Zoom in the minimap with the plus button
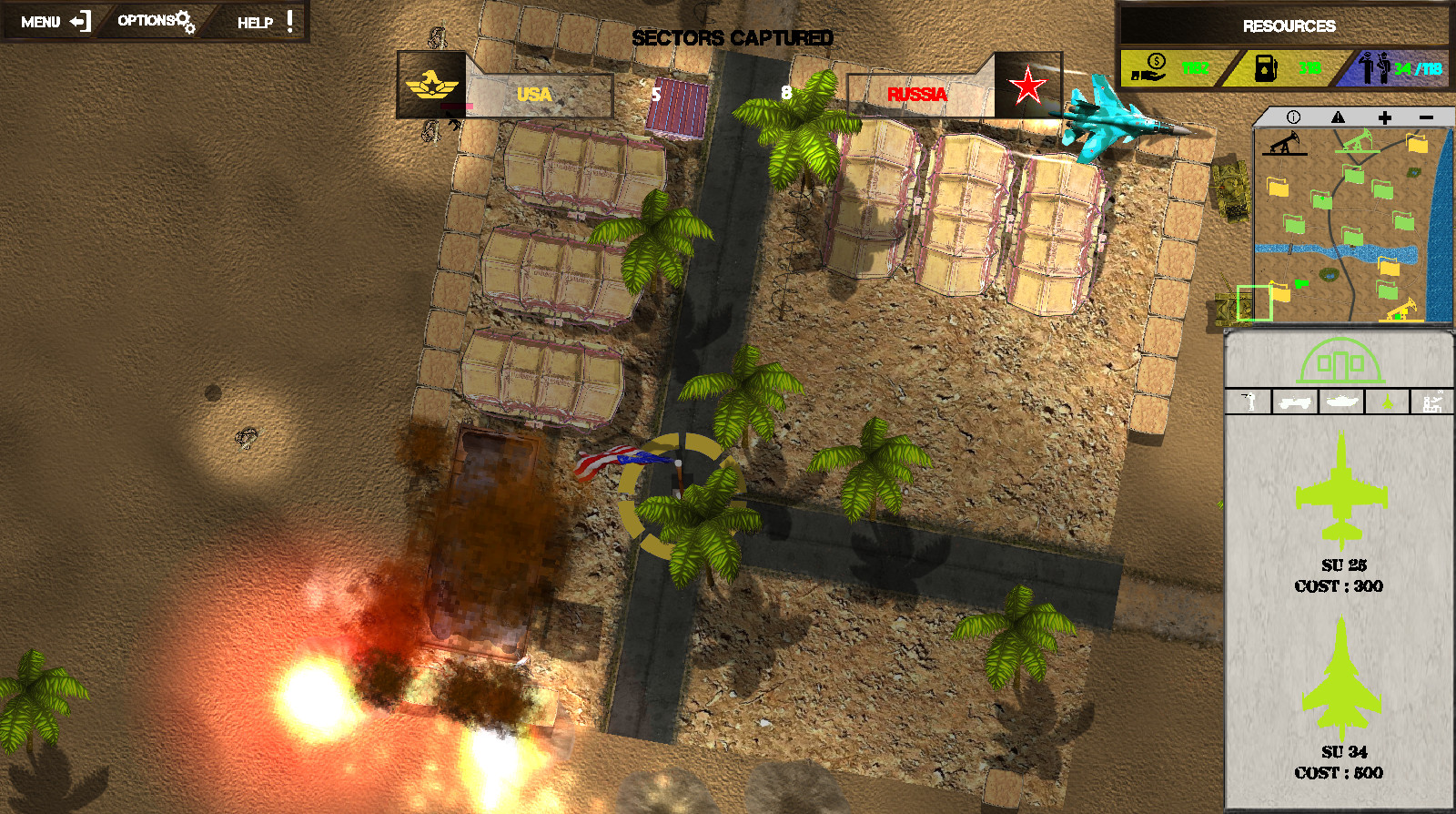 (1384, 117)
